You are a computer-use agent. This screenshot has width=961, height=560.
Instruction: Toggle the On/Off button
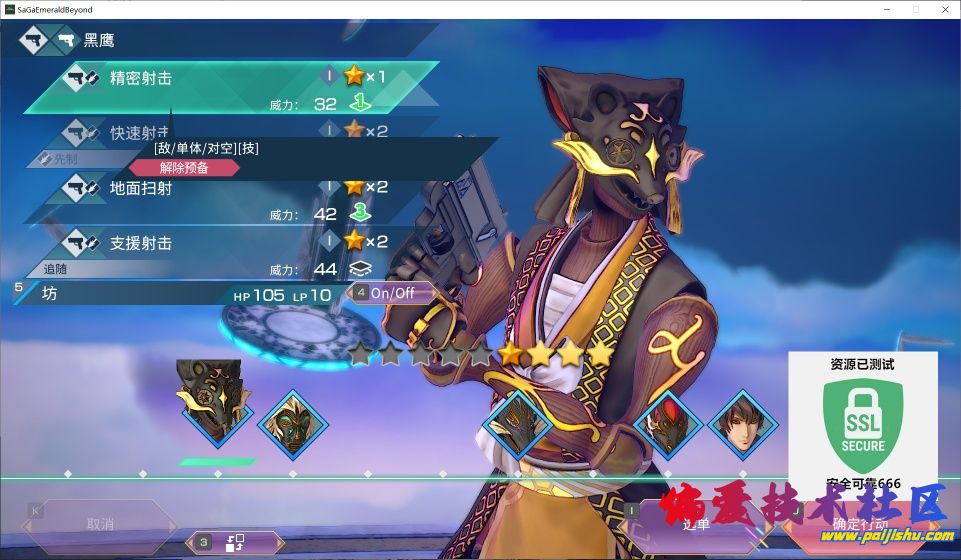point(392,293)
